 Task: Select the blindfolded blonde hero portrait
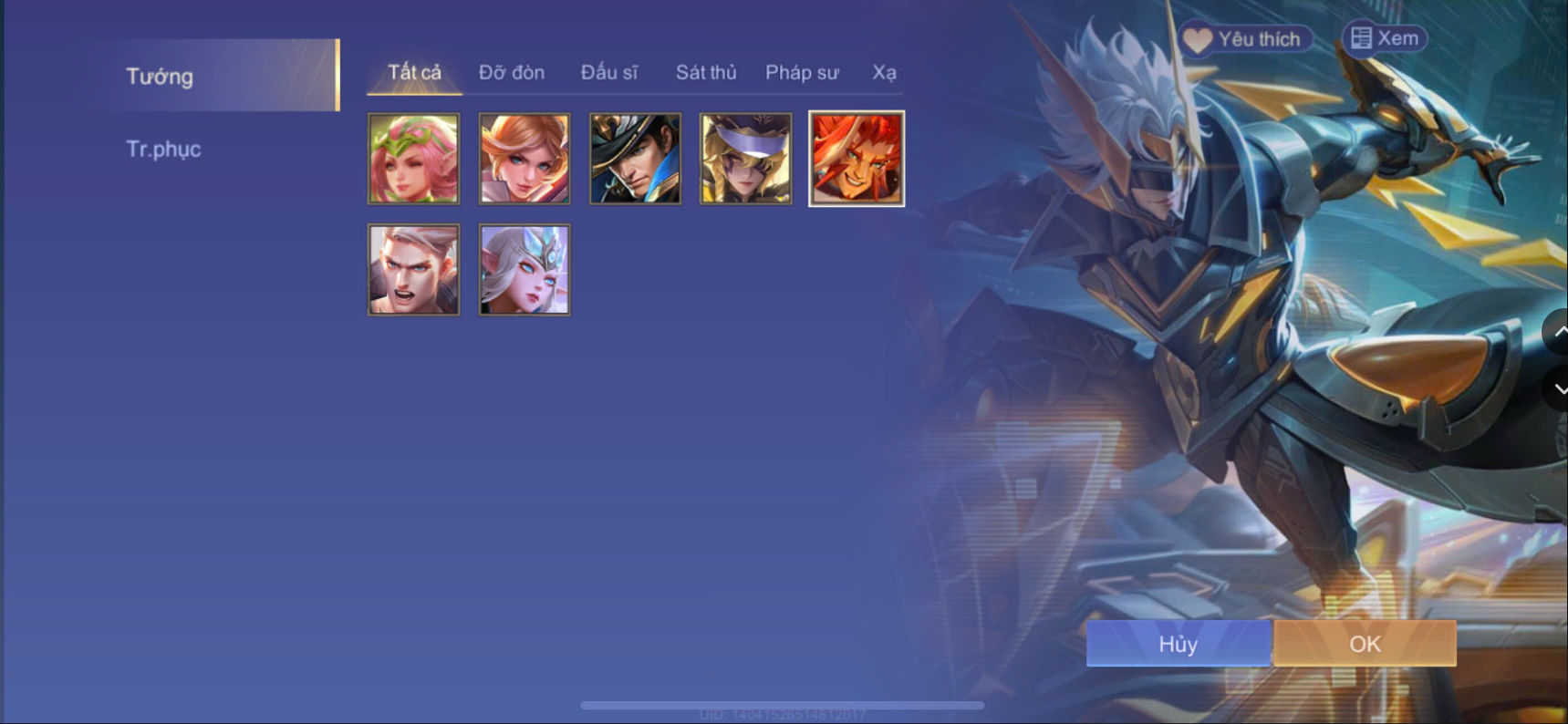click(745, 158)
